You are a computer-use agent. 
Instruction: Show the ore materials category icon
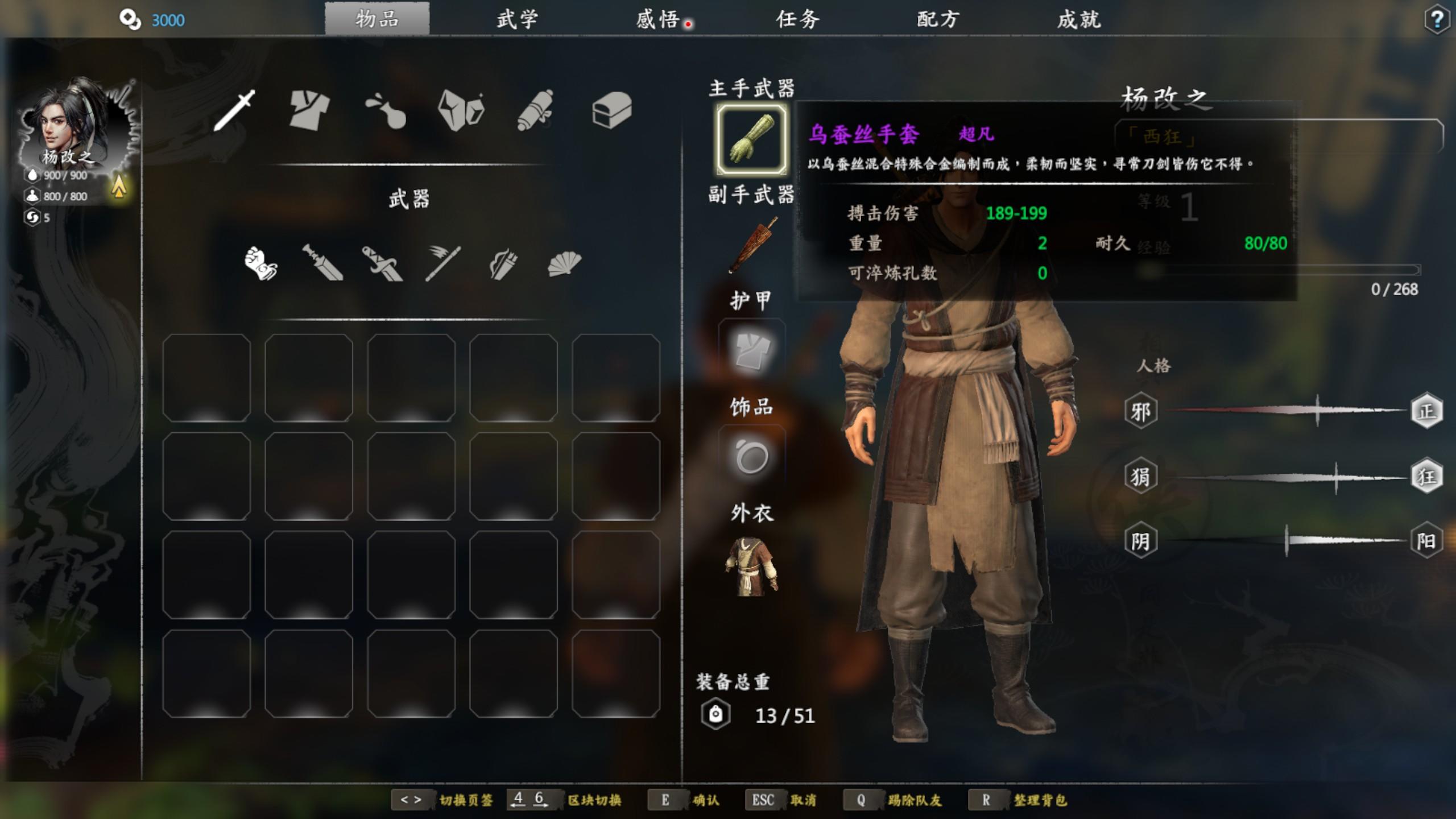click(x=461, y=109)
